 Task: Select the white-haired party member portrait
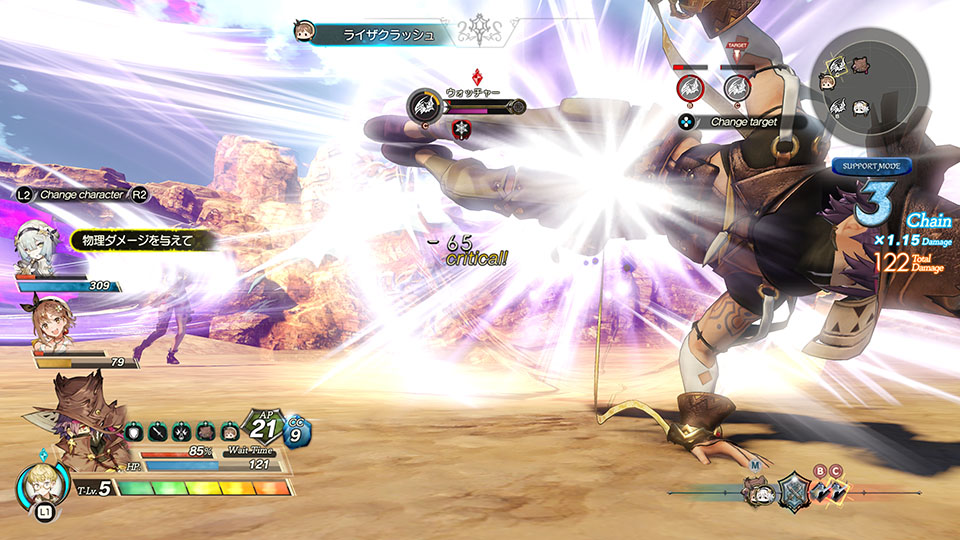coord(38,245)
